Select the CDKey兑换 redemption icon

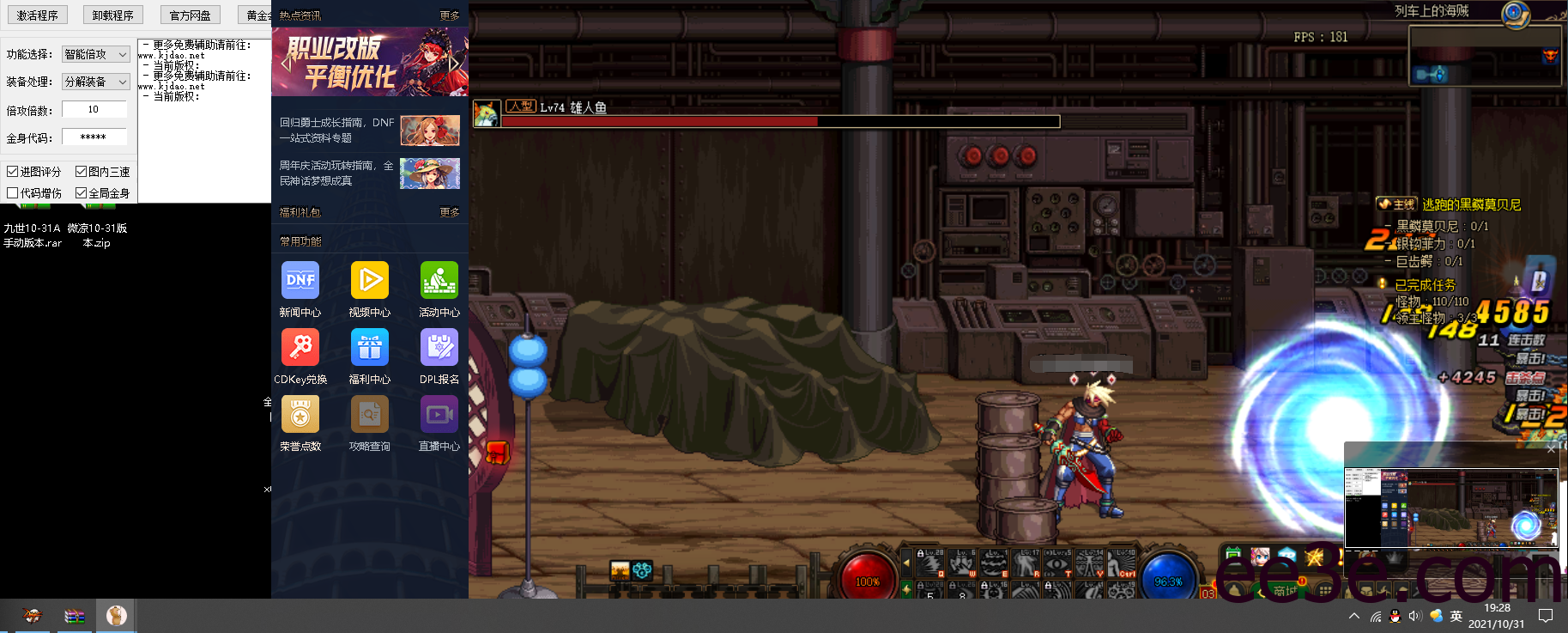click(x=300, y=348)
